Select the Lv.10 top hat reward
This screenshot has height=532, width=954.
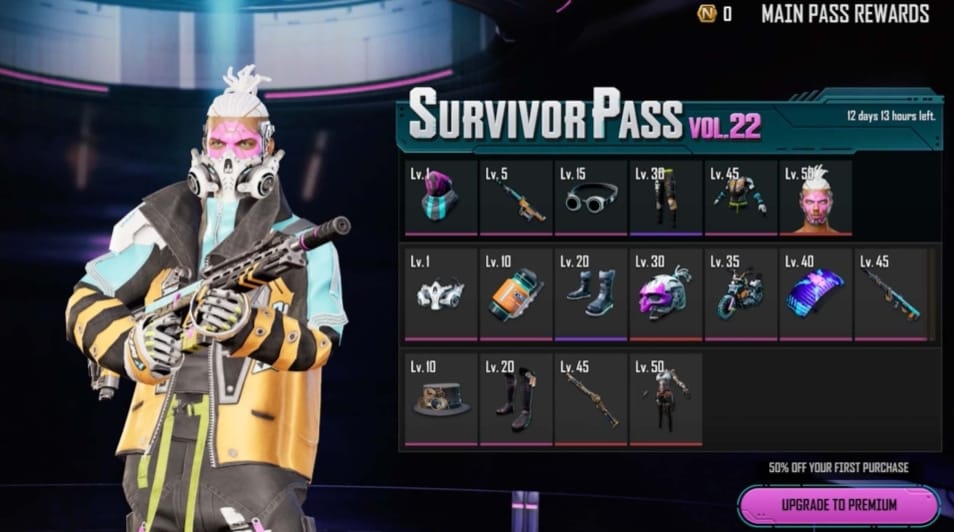click(441, 398)
